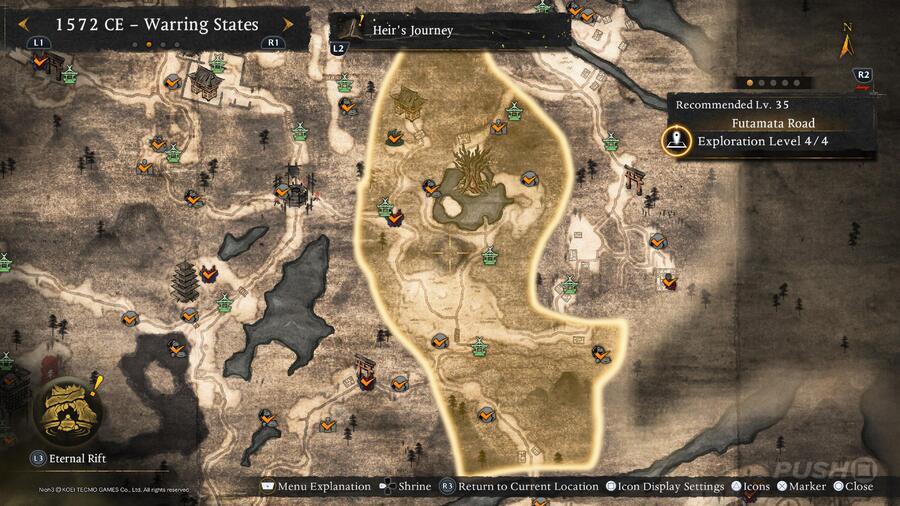Choose the Shrine option in the bottom bar
Image resolution: width=900 pixels, height=506 pixels.
(407, 487)
